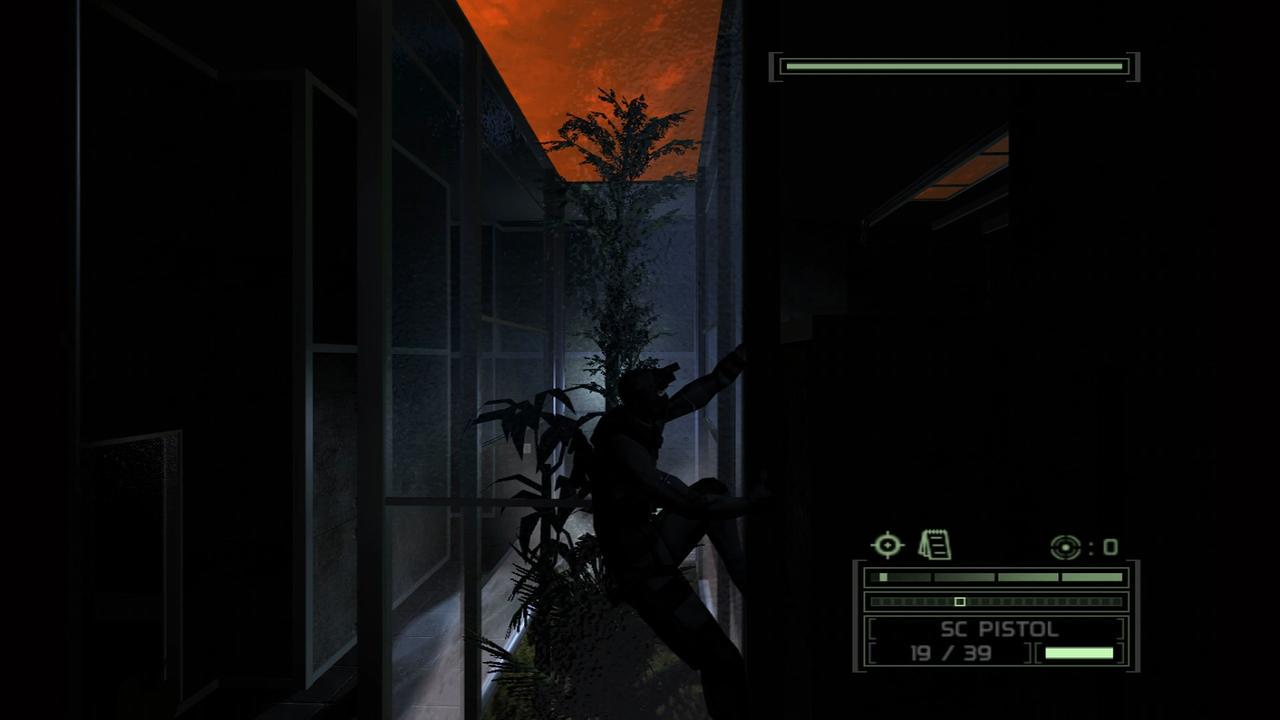Toggle the white light meter marker
The height and width of the screenshot is (720, 1280).
pyautogui.click(x=960, y=602)
